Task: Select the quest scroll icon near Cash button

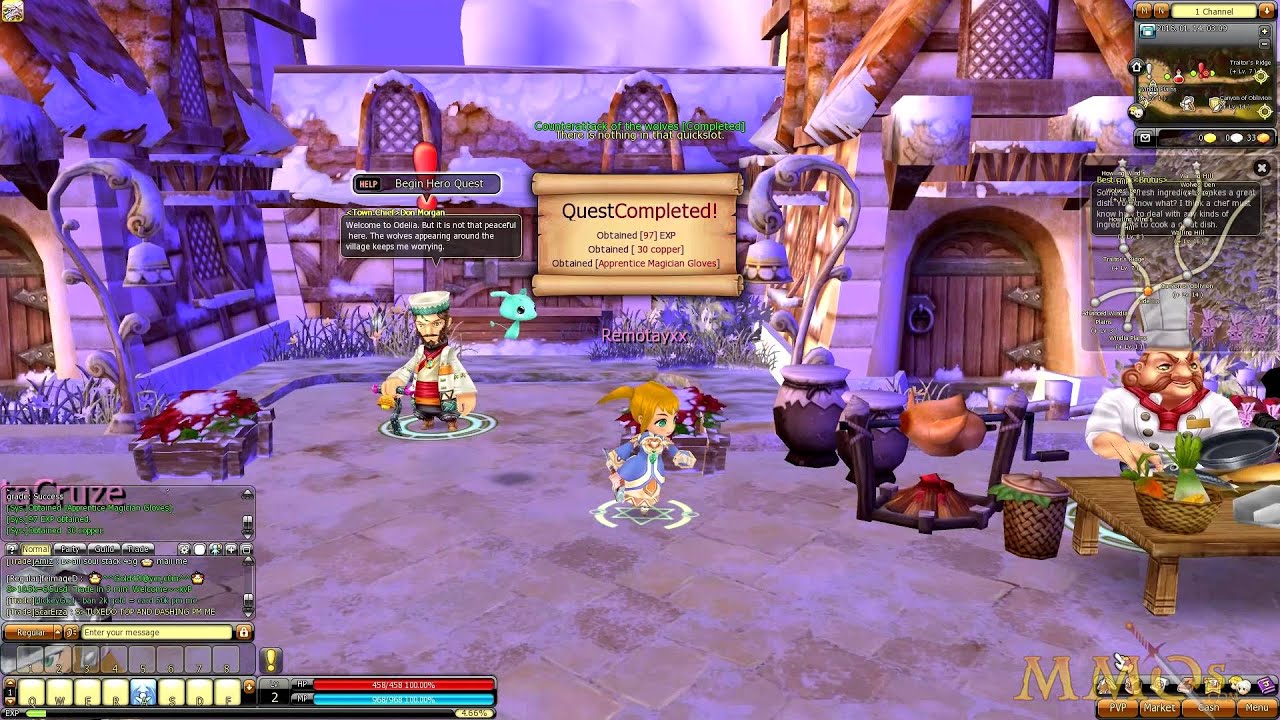Action: coord(1212,685)
